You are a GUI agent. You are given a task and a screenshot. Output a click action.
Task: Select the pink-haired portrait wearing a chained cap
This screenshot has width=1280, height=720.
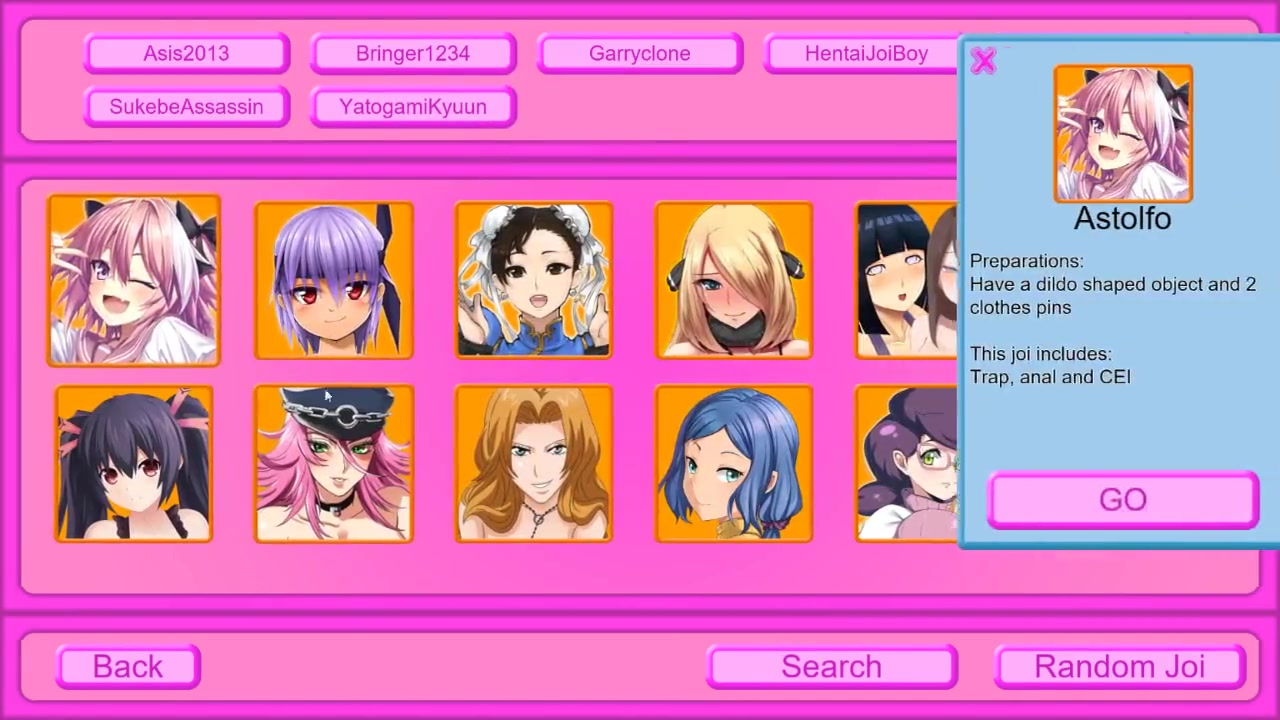pos(334,464)
